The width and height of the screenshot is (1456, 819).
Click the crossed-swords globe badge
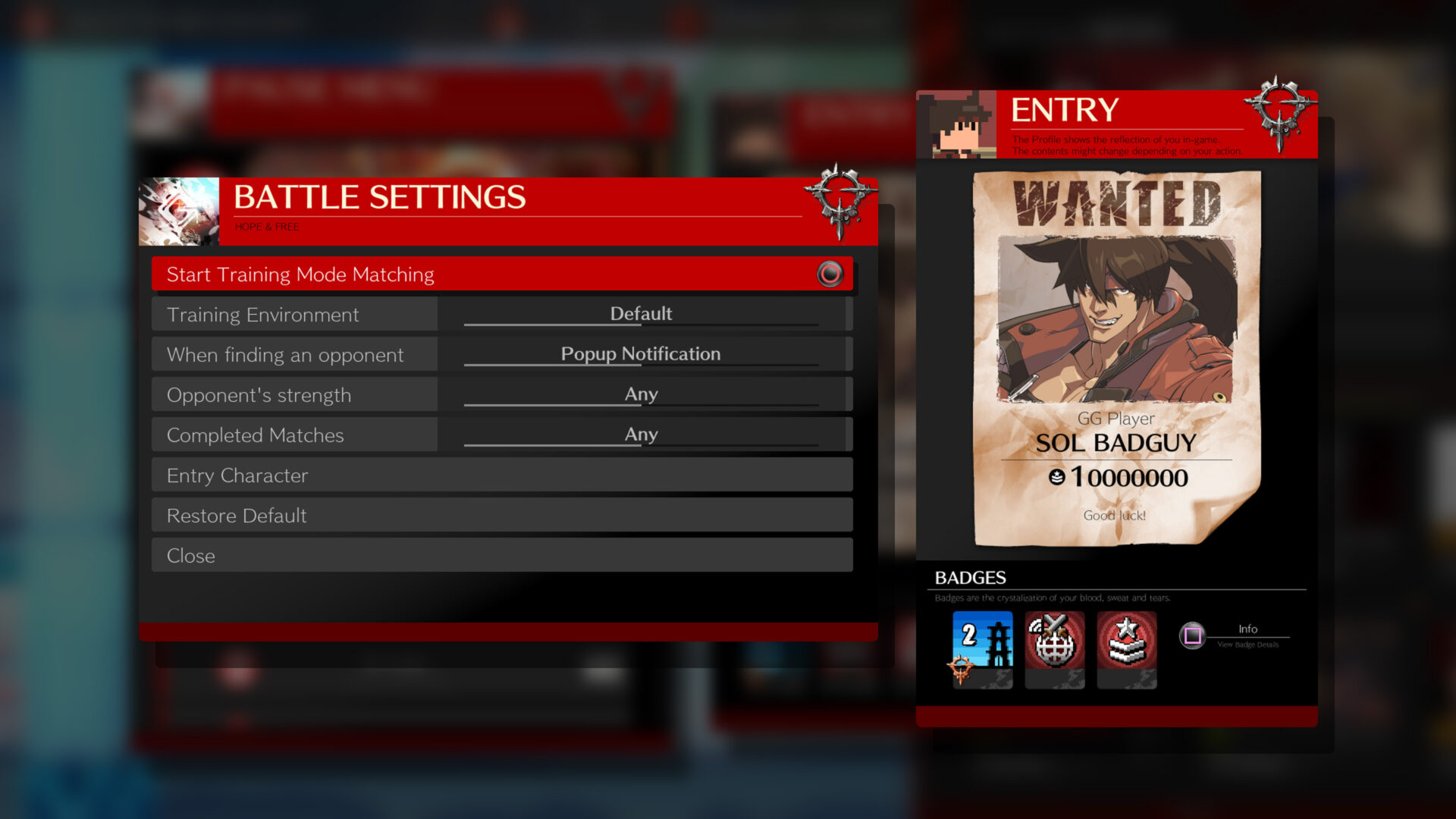click(x=1054, y=650)
